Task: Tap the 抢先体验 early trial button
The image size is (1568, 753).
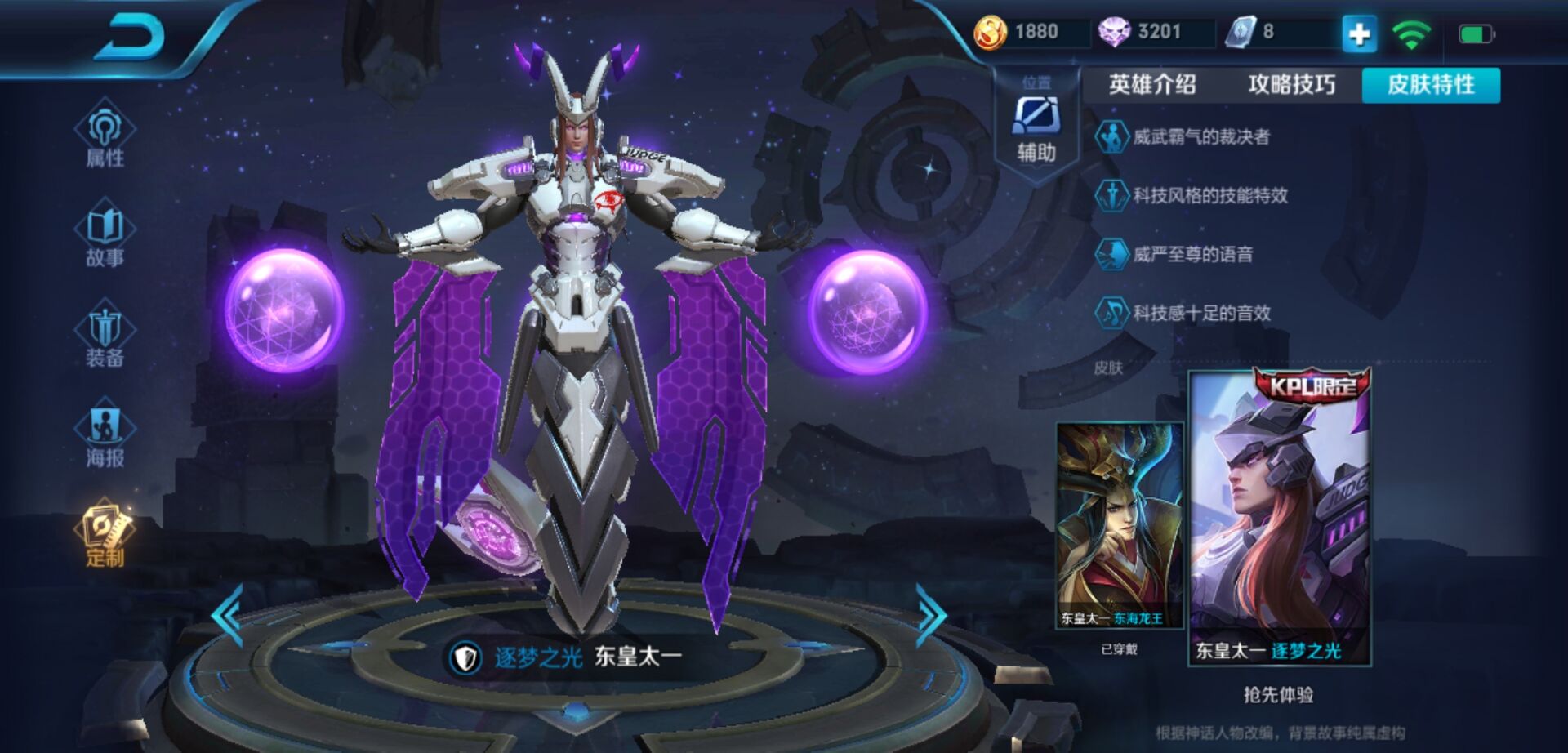Action: 1278,695
